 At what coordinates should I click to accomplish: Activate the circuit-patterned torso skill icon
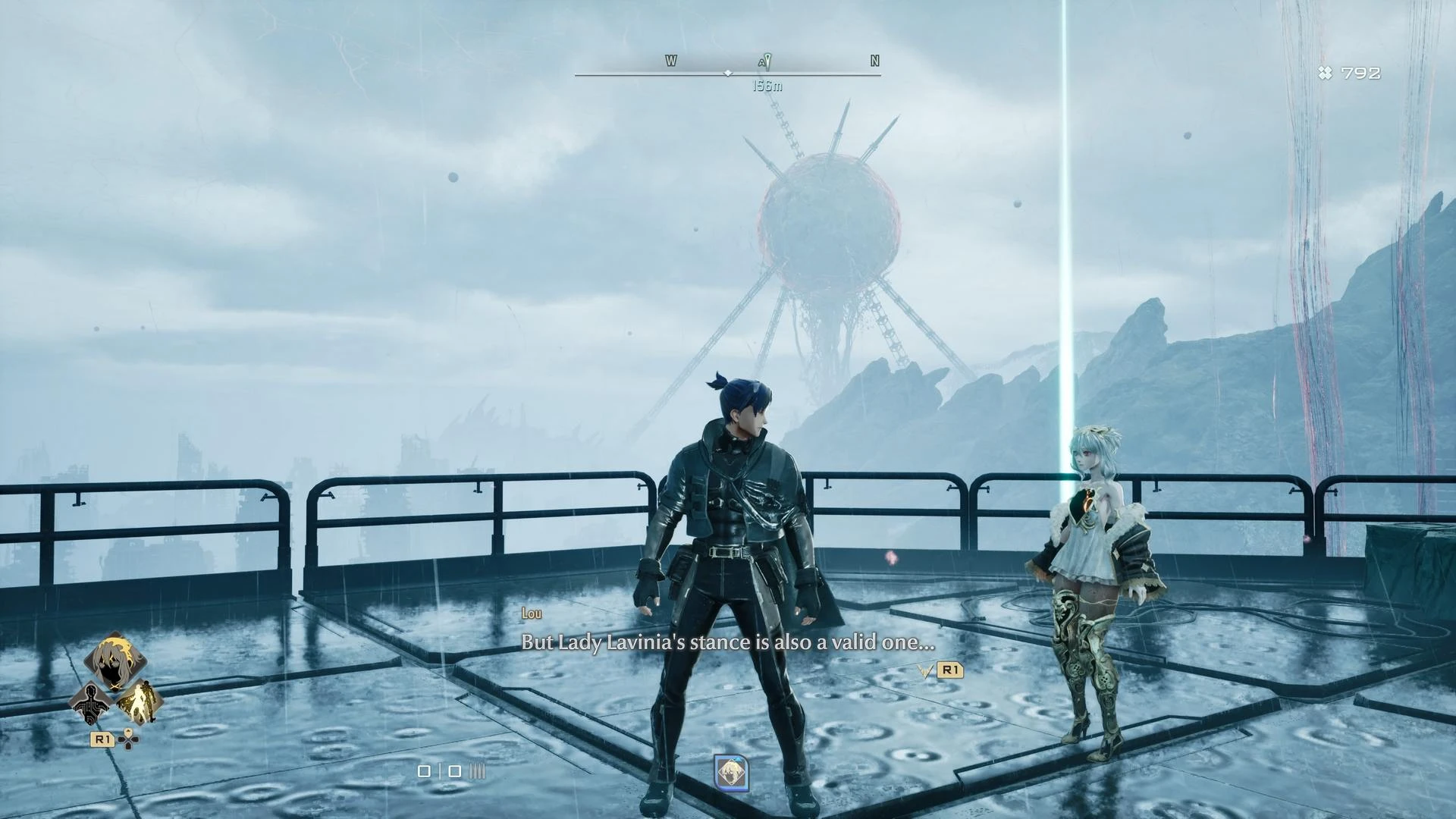pos(91,703)
